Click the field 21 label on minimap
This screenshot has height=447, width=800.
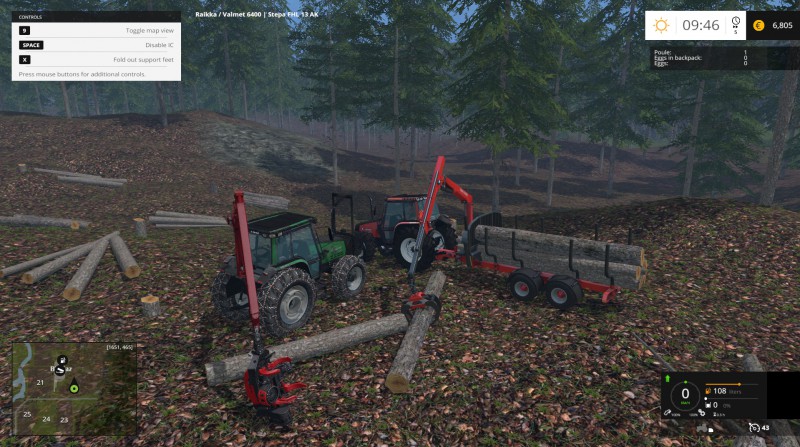pyautogui.click(x=41, y=382)
